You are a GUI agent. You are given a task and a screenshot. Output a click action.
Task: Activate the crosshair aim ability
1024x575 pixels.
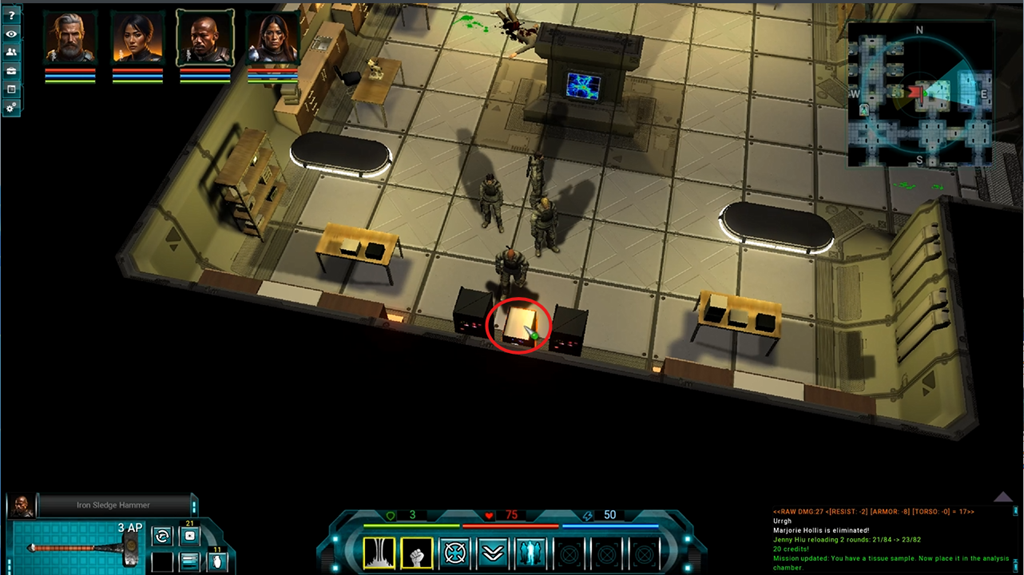point(455,551)
